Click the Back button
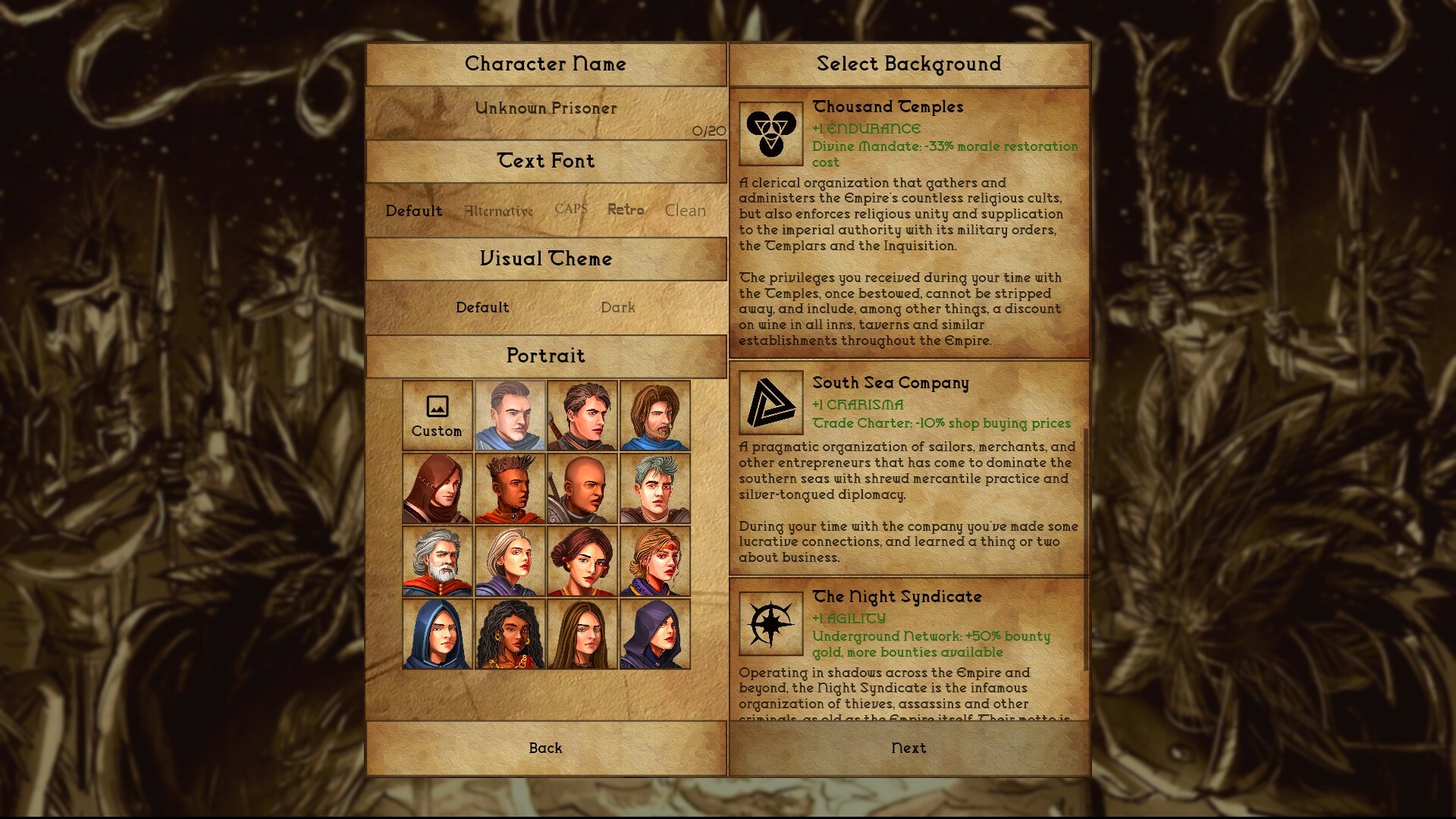Viewport: 1456px width, 819px height. [x=545, y=748]
